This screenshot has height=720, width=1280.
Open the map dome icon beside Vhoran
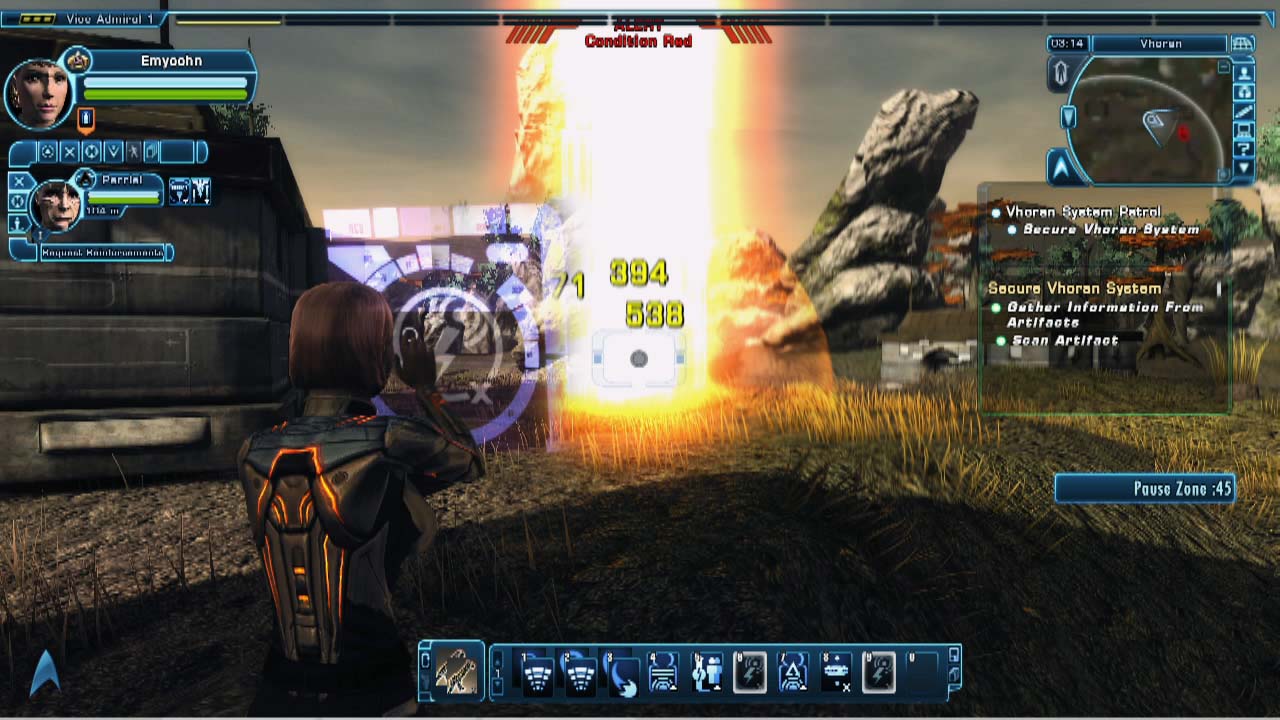click(x=1243, y=44)
